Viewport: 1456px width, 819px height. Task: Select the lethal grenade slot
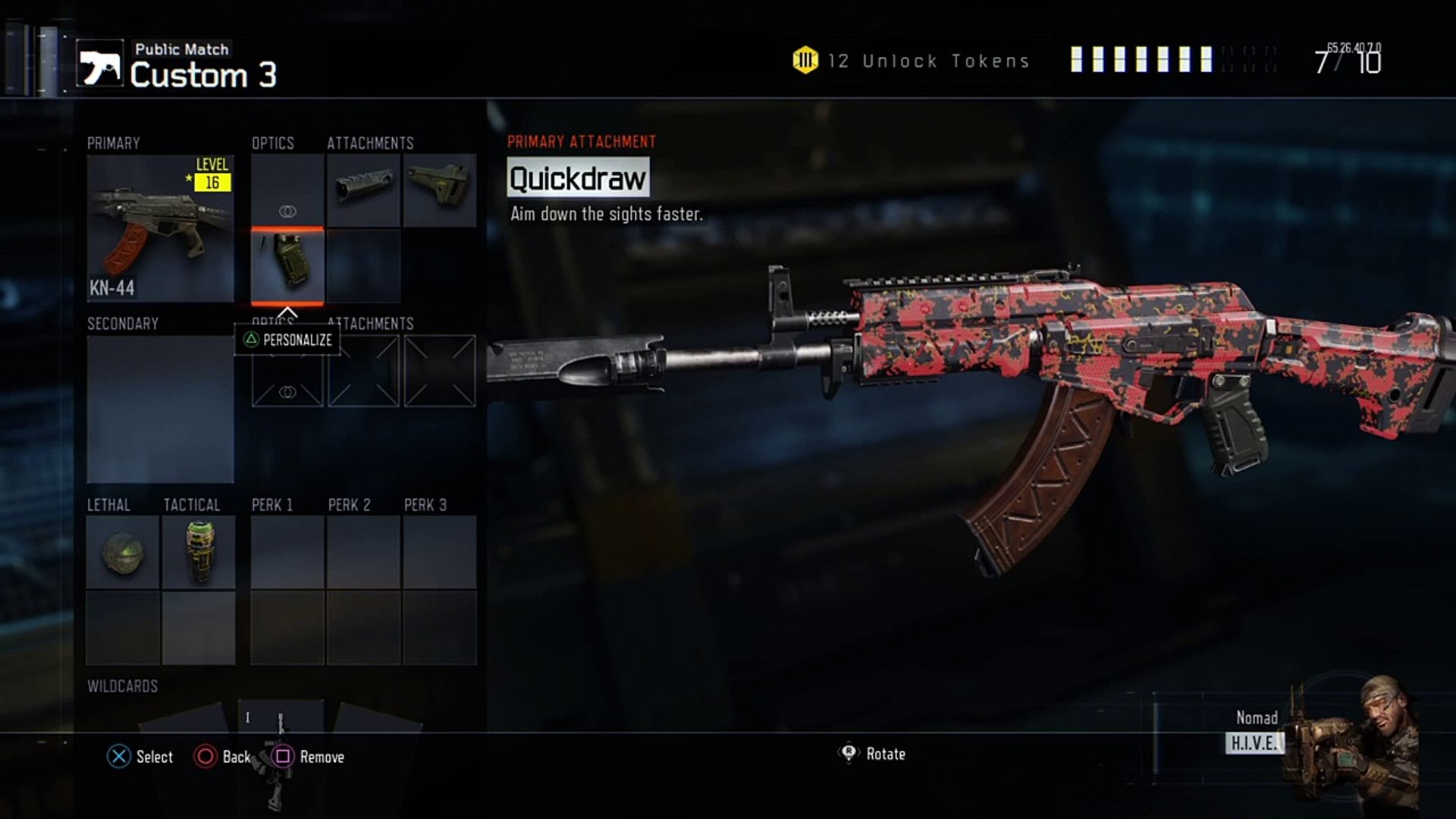[123, 552]
